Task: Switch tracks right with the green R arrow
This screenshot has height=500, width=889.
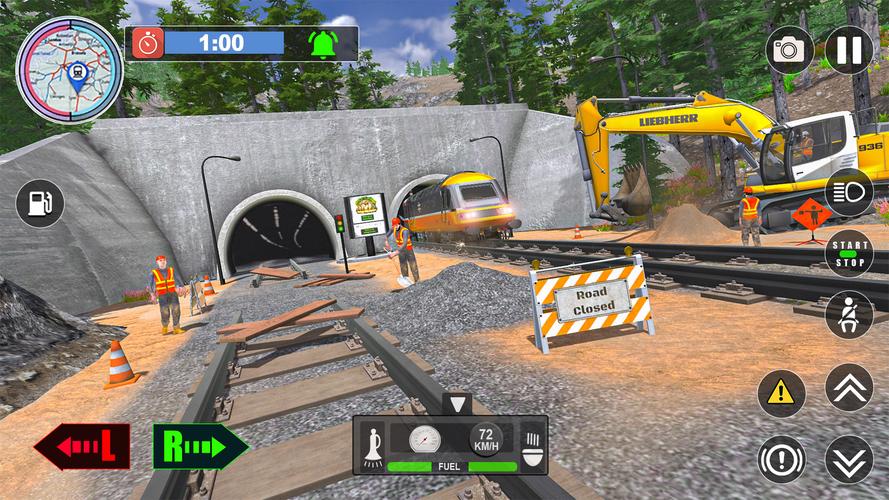Action: click(200, 447)
